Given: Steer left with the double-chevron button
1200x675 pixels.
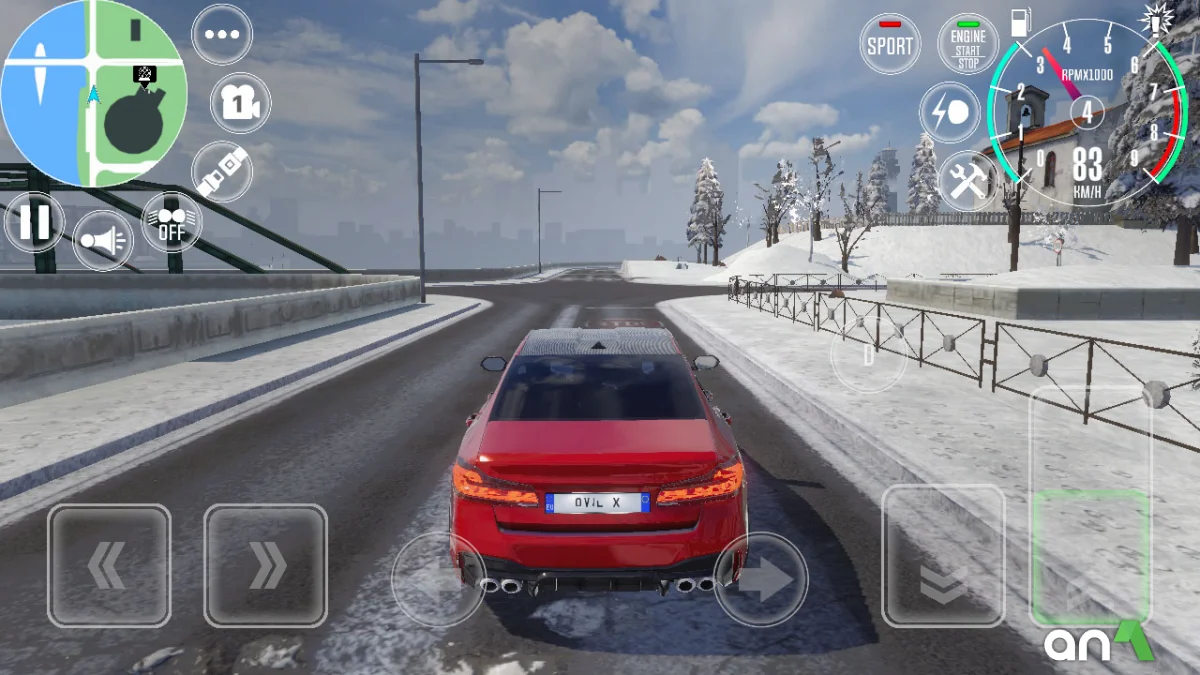Looking at the screenshot, I should pos(109,566).
